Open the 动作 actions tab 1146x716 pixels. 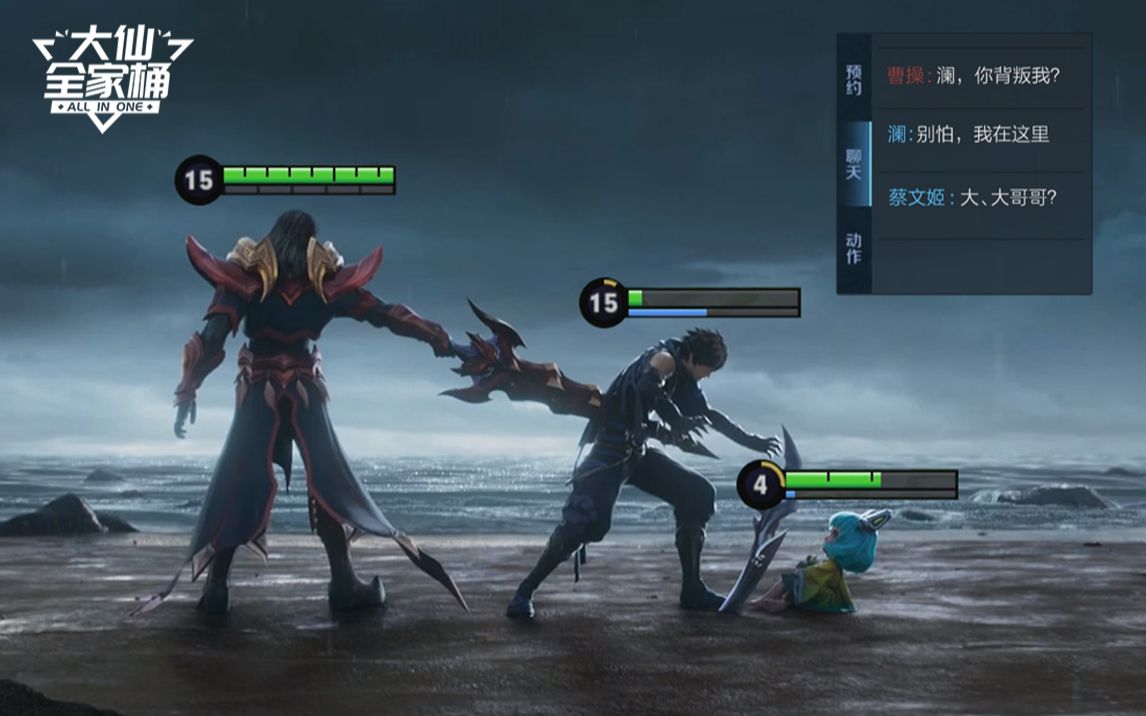click(x=853, y=249)
